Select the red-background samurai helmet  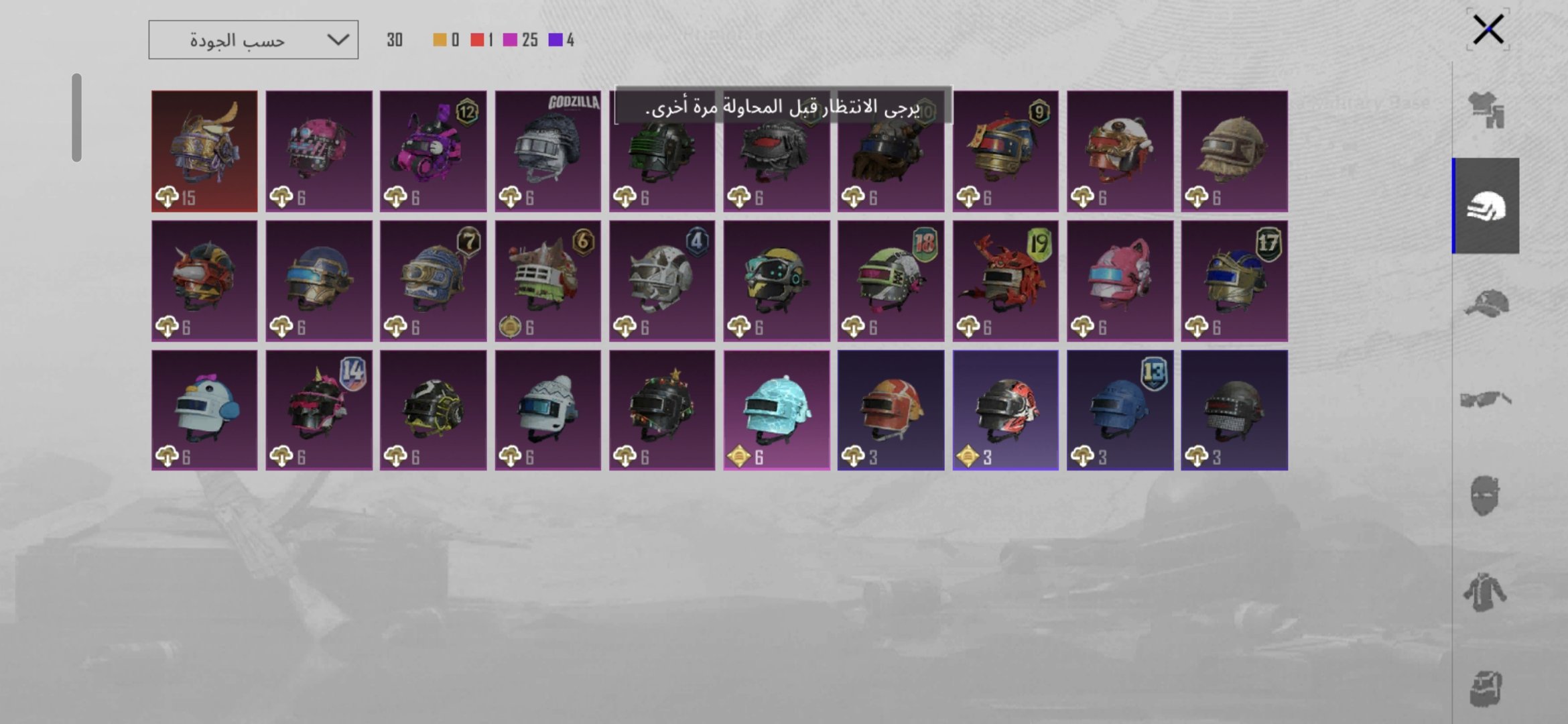click(x=204, y=152)
